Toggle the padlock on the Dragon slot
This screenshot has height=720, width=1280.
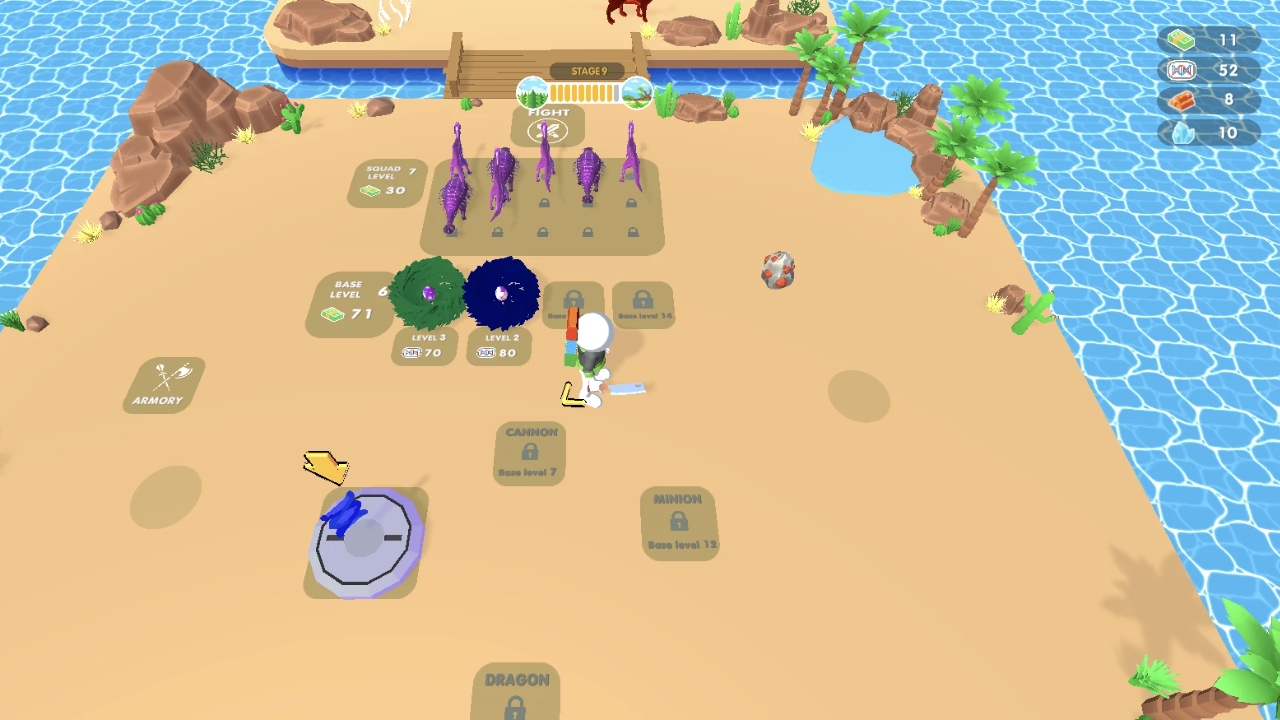(x=514, y=710)
